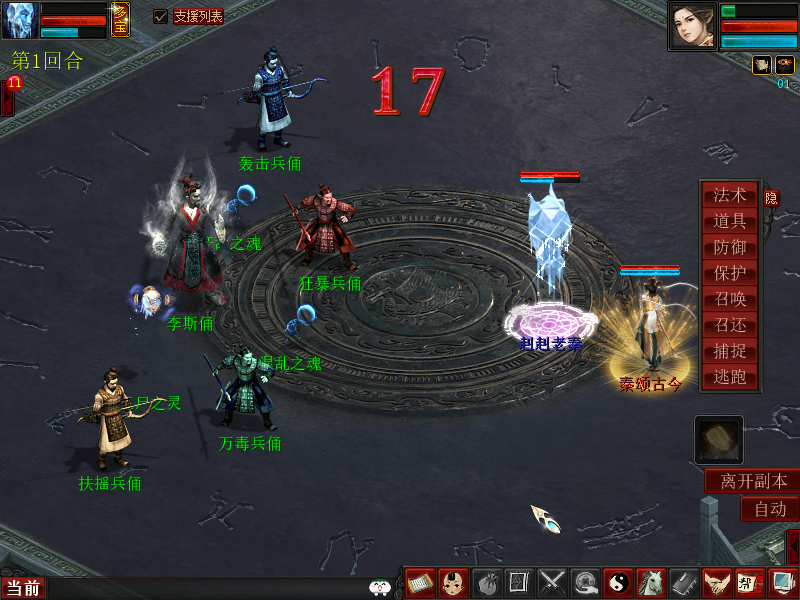
Task: Open the 法术 spell menu
Action: coord(730,196)
